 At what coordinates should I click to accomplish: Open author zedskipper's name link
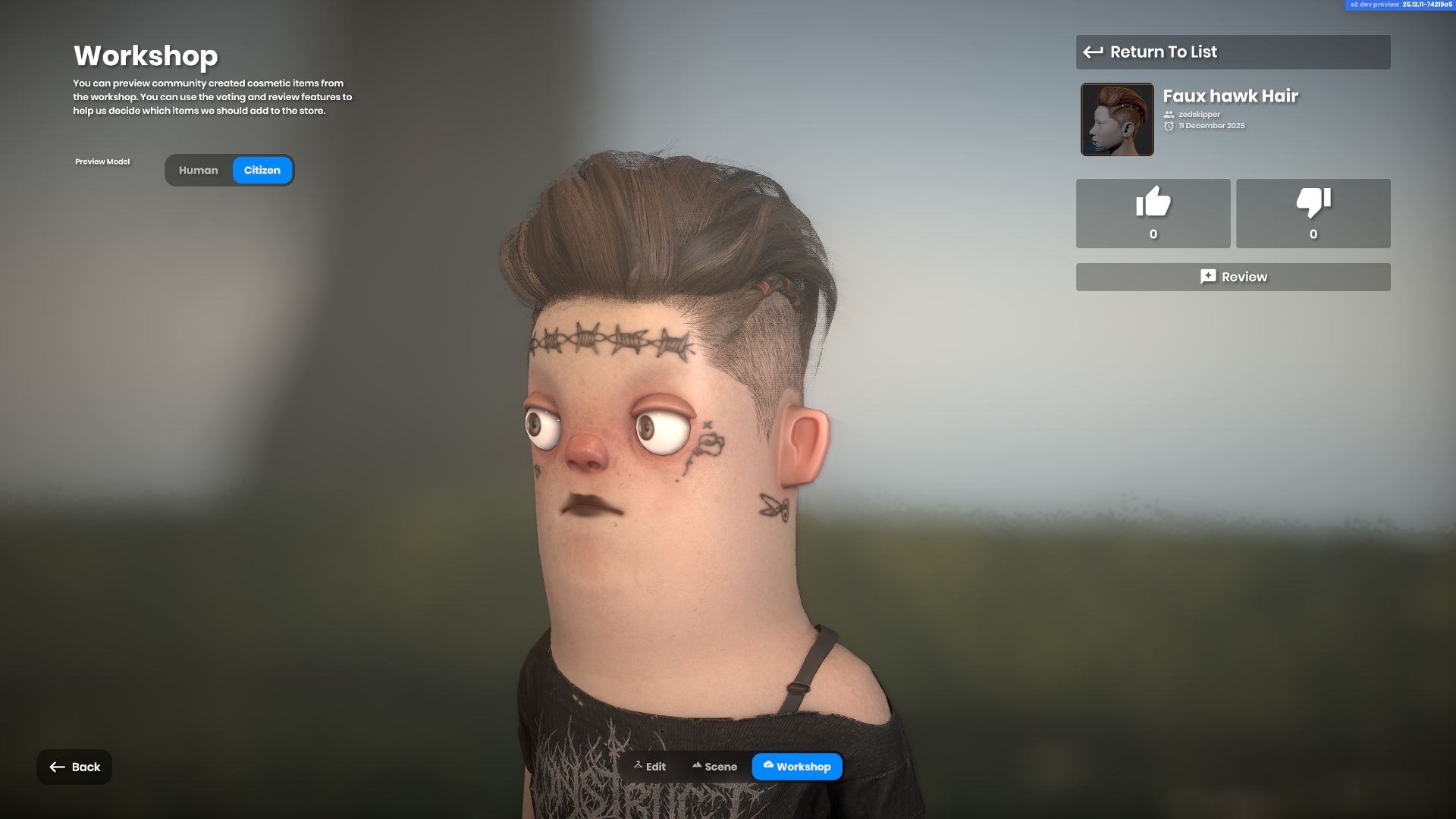pos(1199,115)
